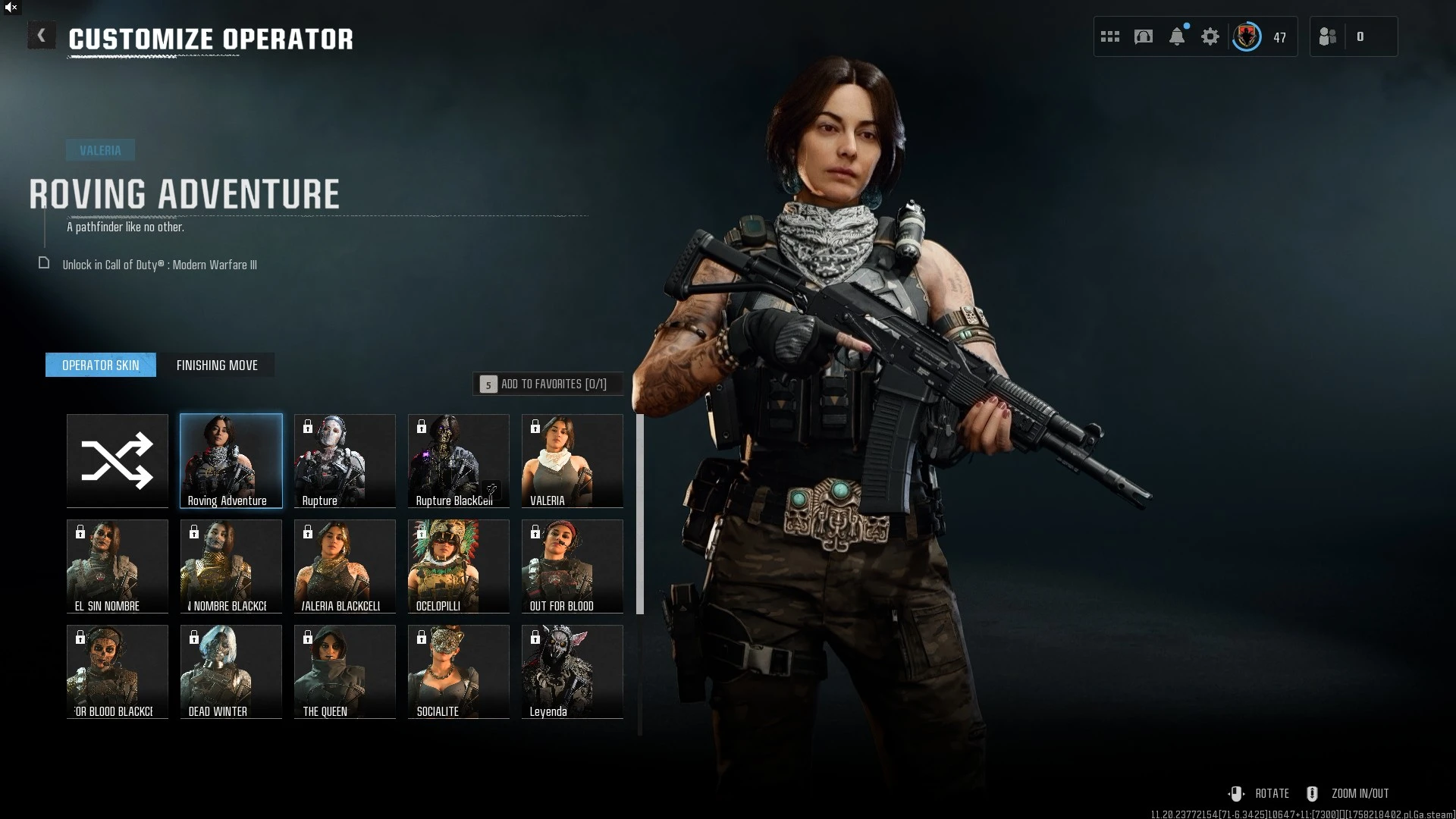Switch to the Finishing Move tab
Image resolution: width=1456 pixels, height=819 pixels.
[x=217, y=366]
